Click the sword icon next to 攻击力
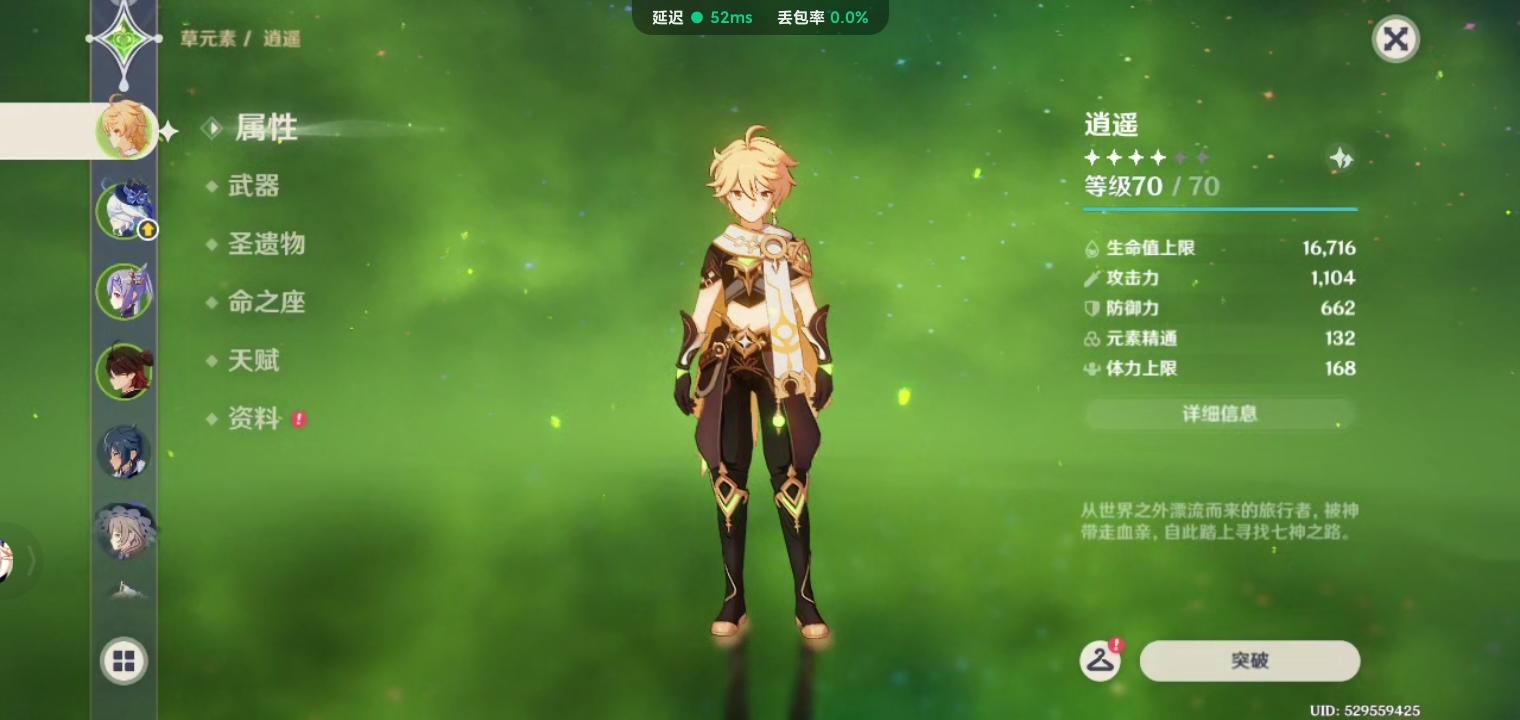 tap(1092, 278)
